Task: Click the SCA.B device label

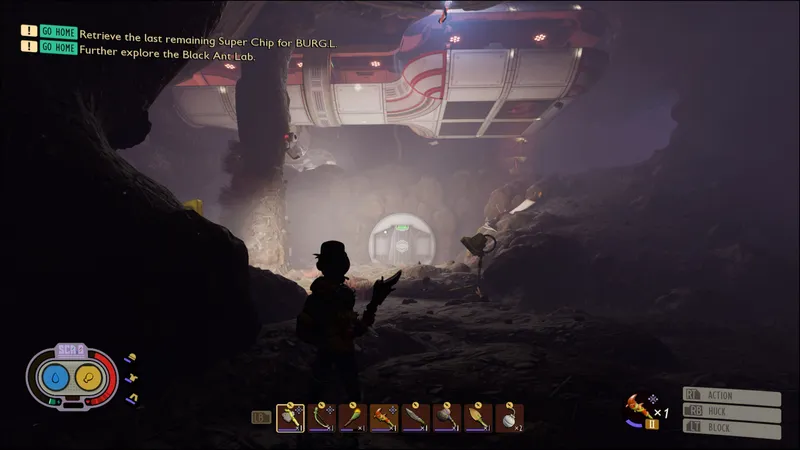Action: [x=72, y=350]
